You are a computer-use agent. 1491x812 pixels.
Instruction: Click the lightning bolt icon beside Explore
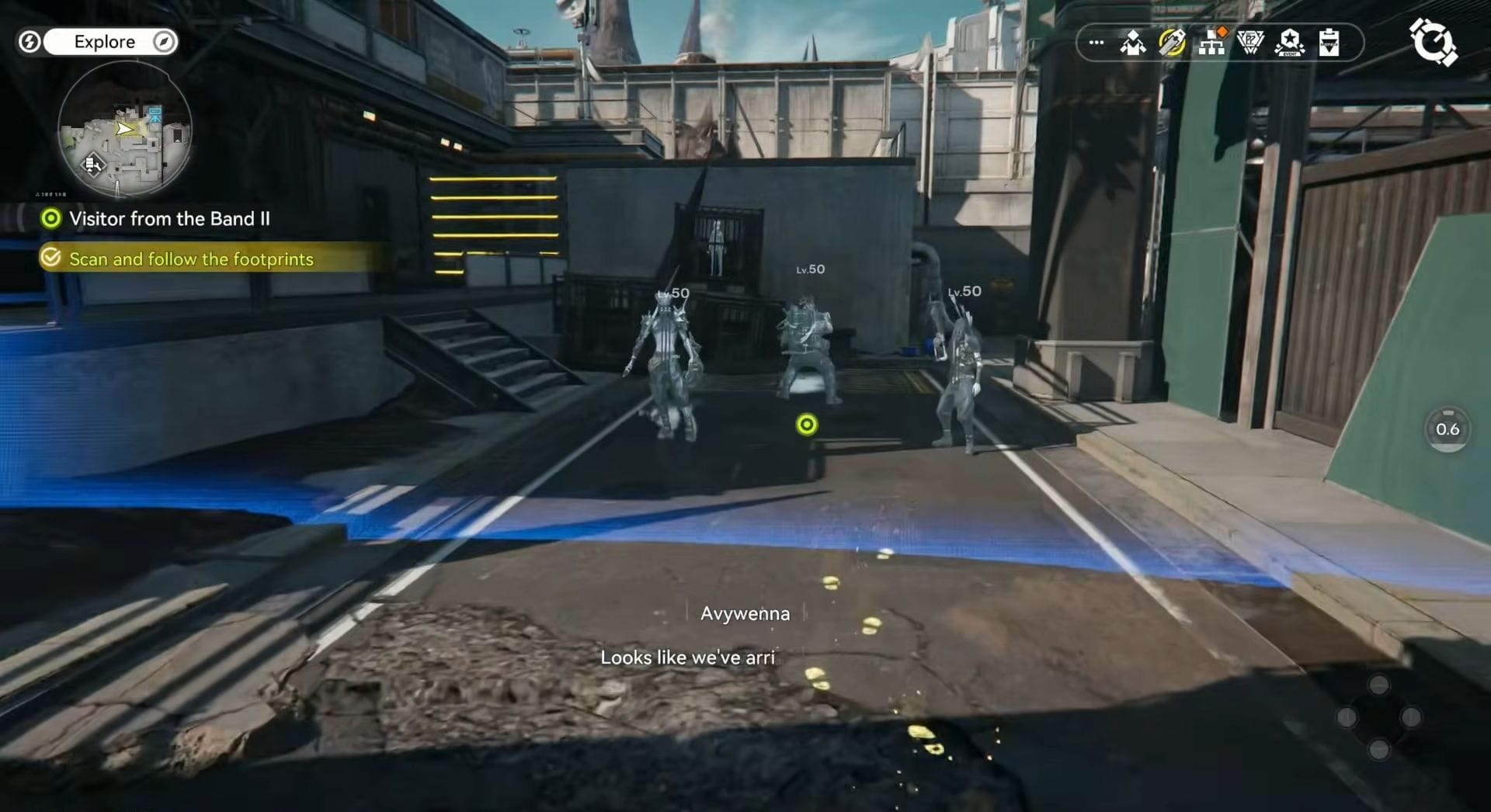30,42
